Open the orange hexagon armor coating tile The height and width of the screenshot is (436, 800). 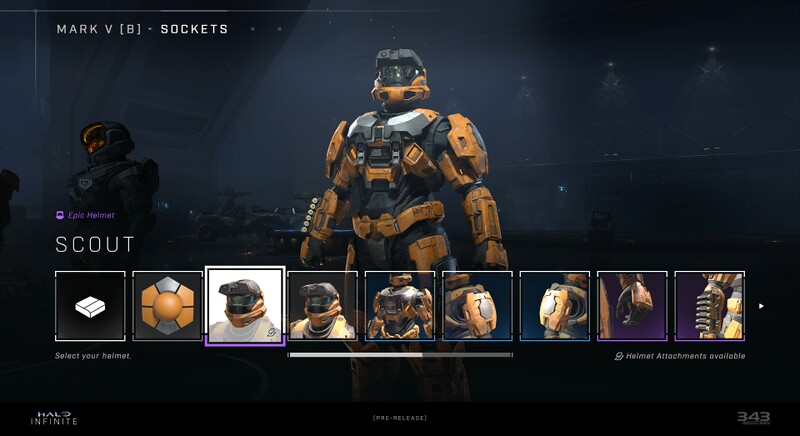click(x=167, y=306)
